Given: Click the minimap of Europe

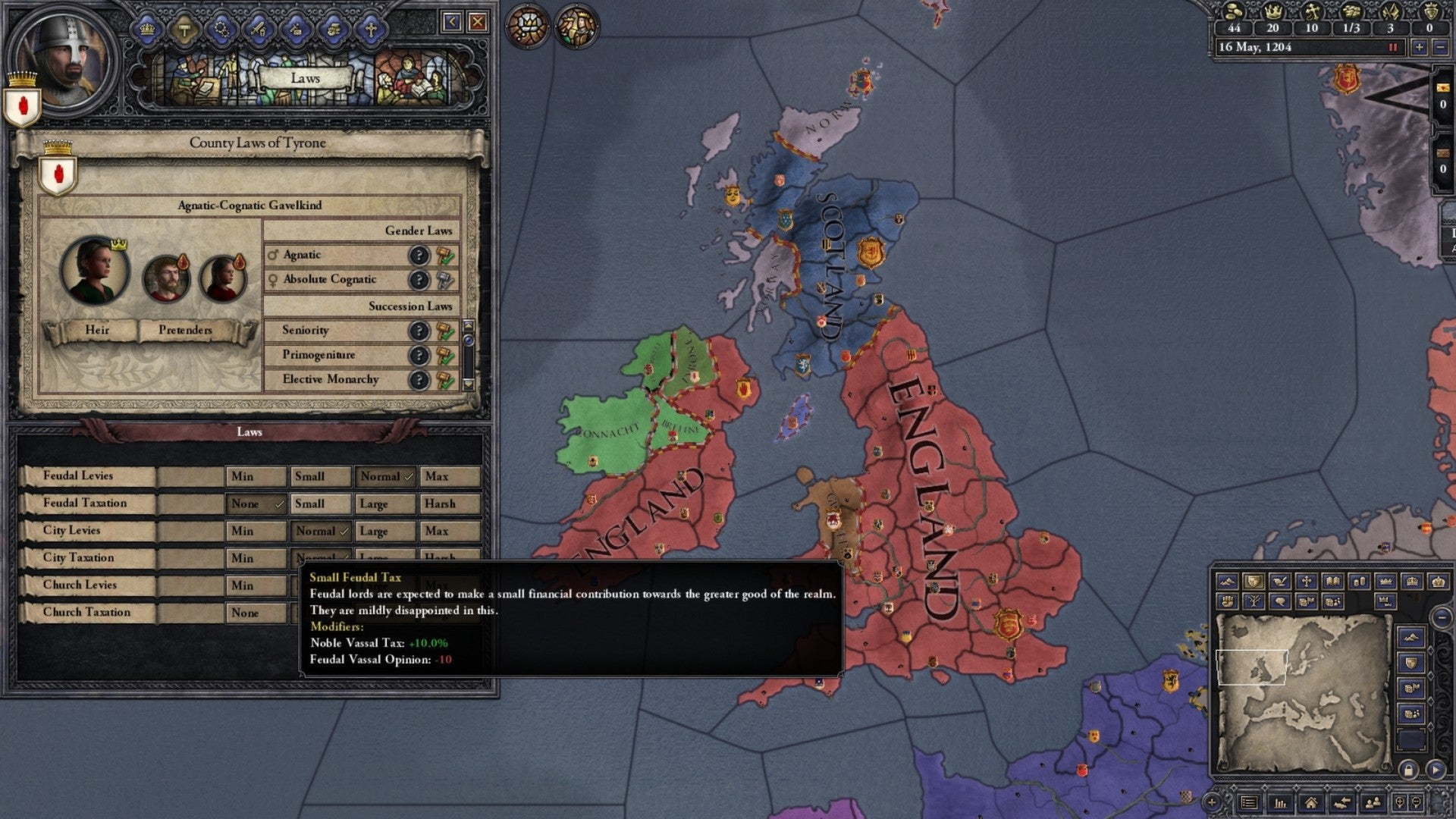Looking at the screenshot, I should (x=1302, y=690).
